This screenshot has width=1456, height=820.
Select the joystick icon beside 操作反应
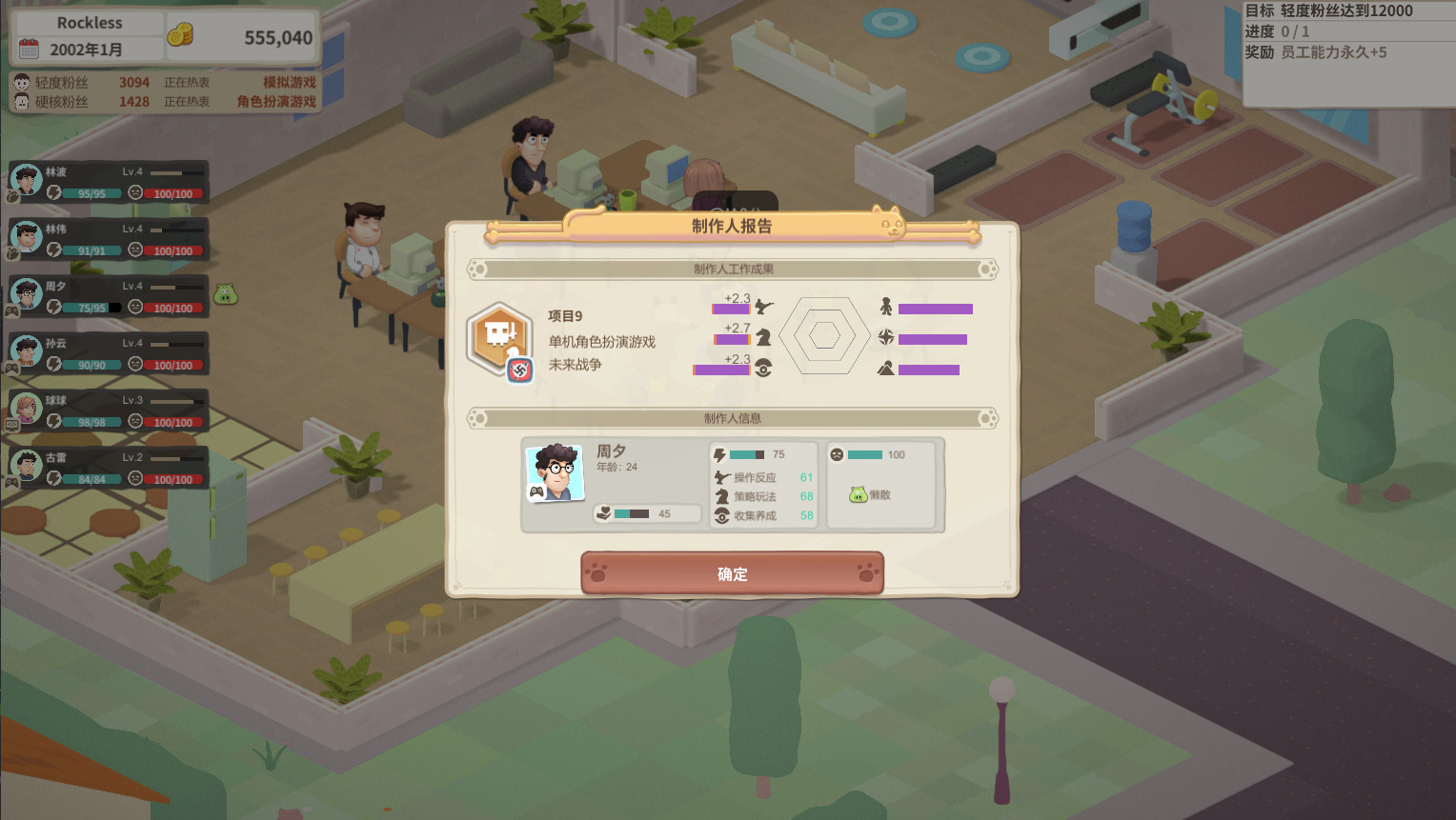click(719, 476)
